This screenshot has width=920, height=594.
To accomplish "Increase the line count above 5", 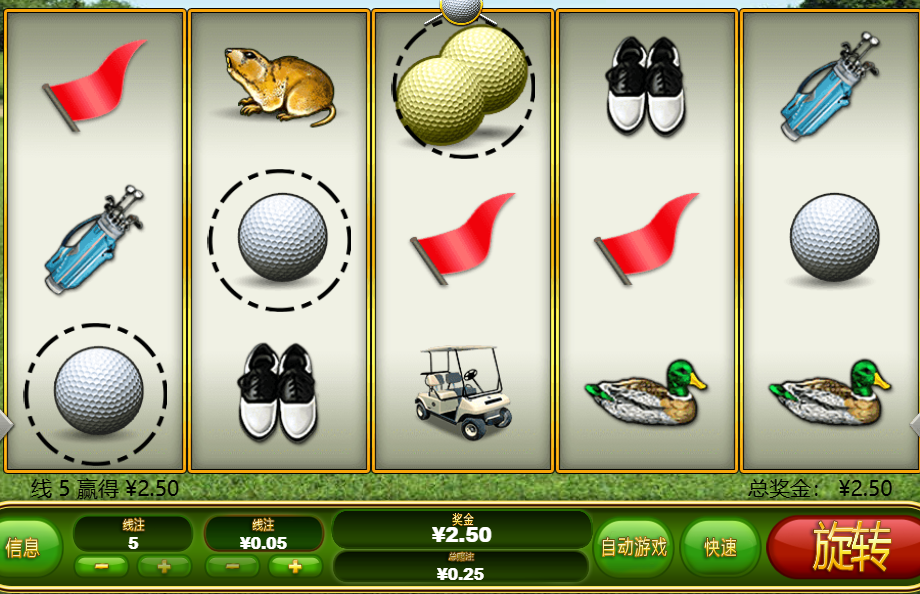I will (164, 566).
